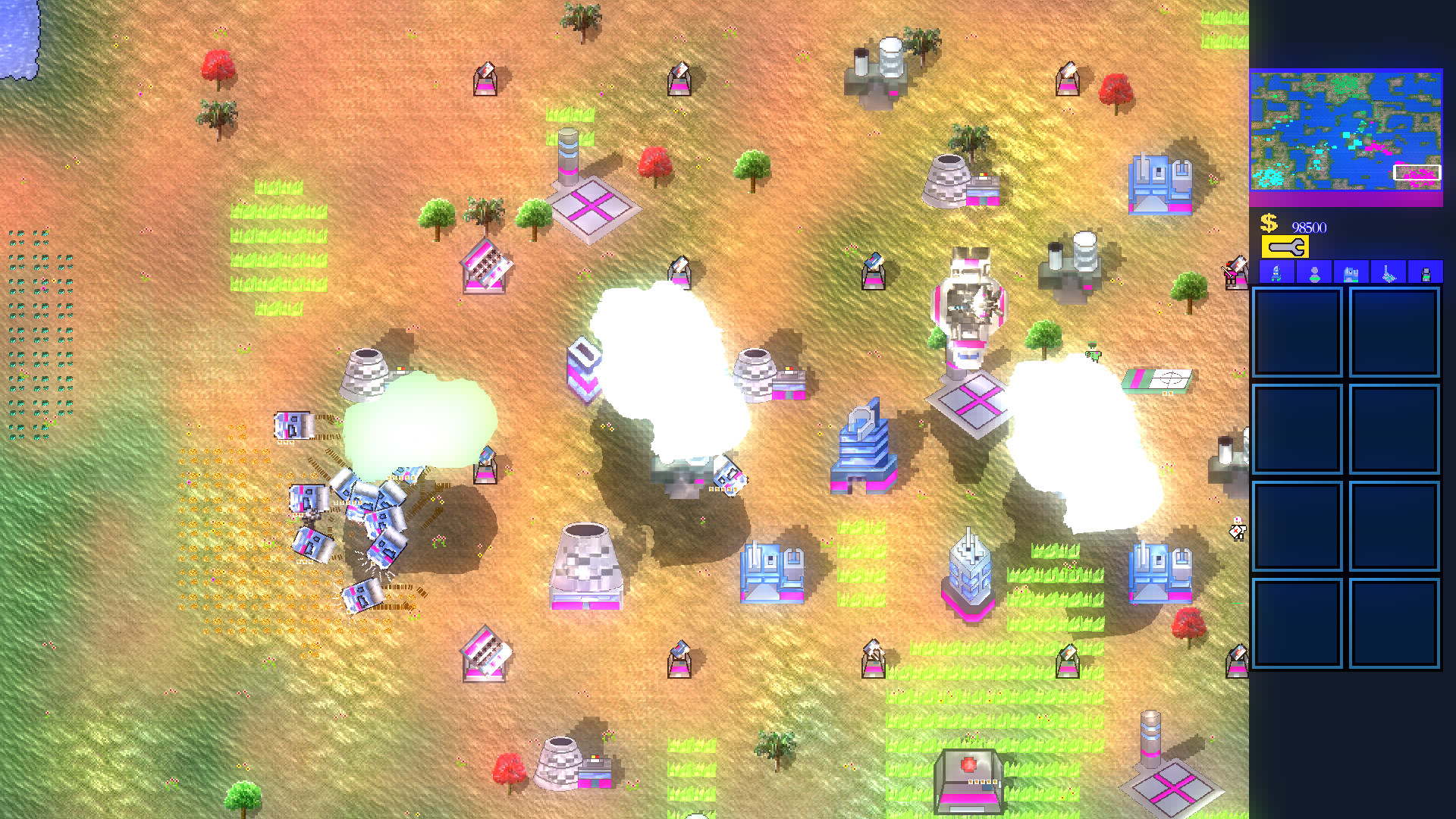Select the infantry build category icon
The width and height of the screenshot is (1456, 819).
[1314, 271]
